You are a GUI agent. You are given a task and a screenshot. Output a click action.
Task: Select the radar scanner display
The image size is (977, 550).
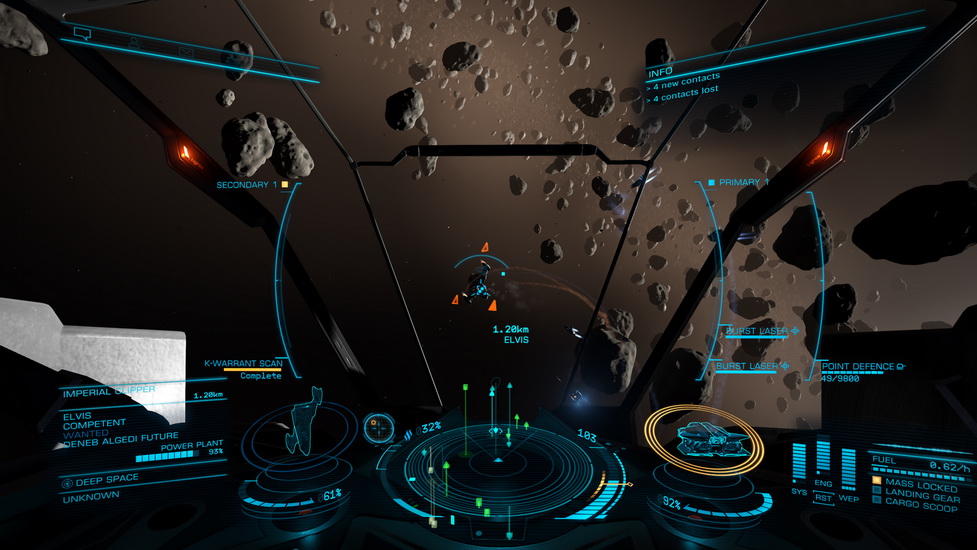[x=497, y=458]
